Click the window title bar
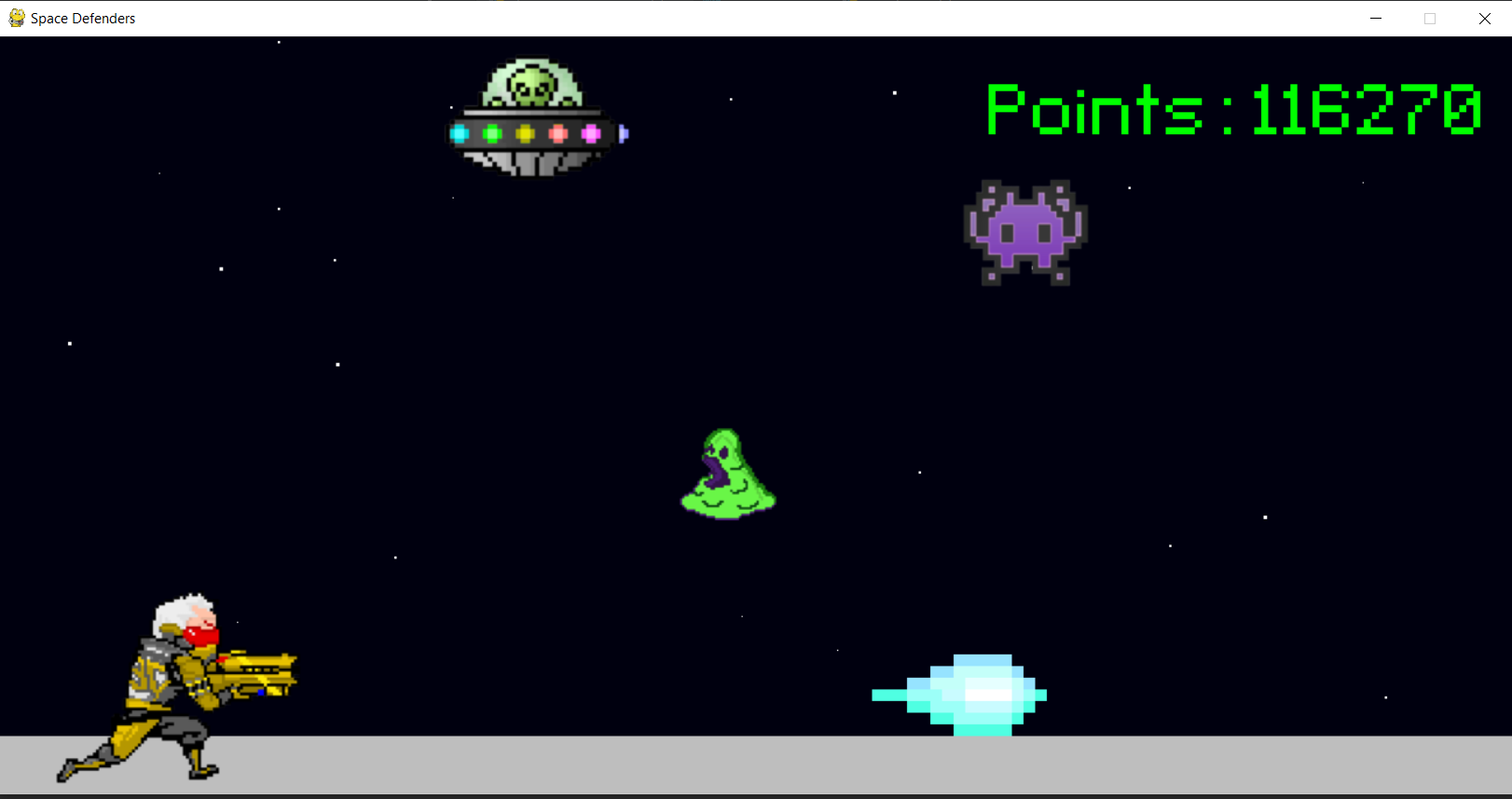 [746, 18]
